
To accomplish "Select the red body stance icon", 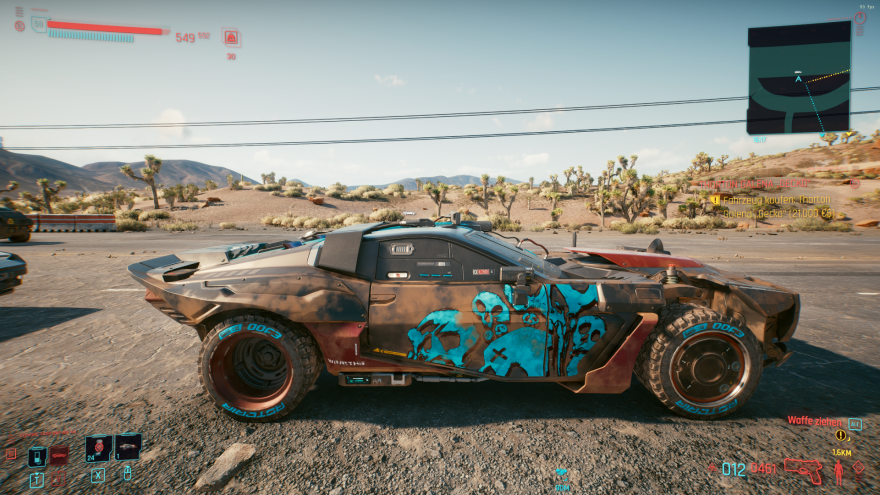I will tap(838, 471).
